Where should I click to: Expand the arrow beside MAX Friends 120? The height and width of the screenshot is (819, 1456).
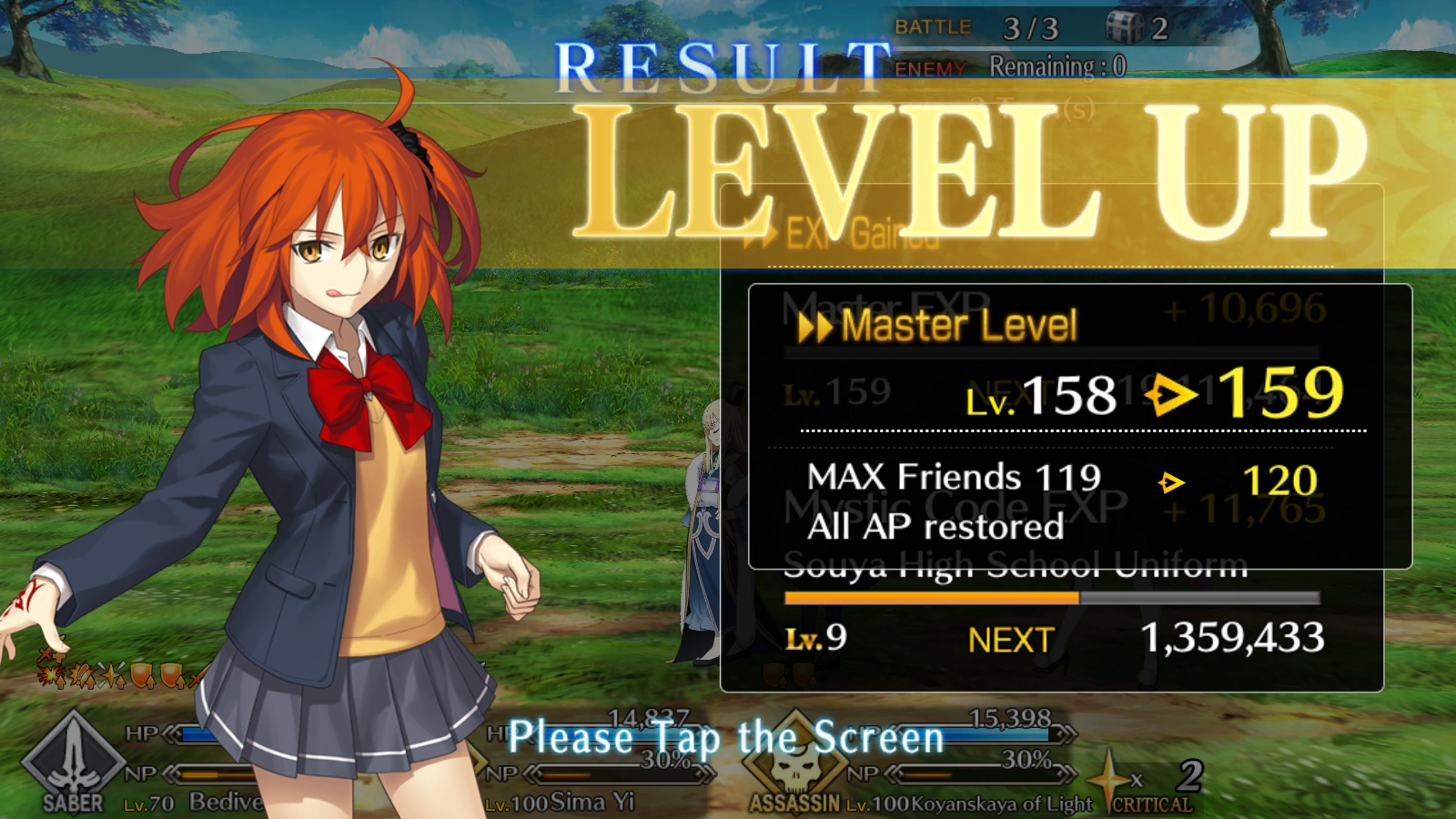click(1171, 483)
